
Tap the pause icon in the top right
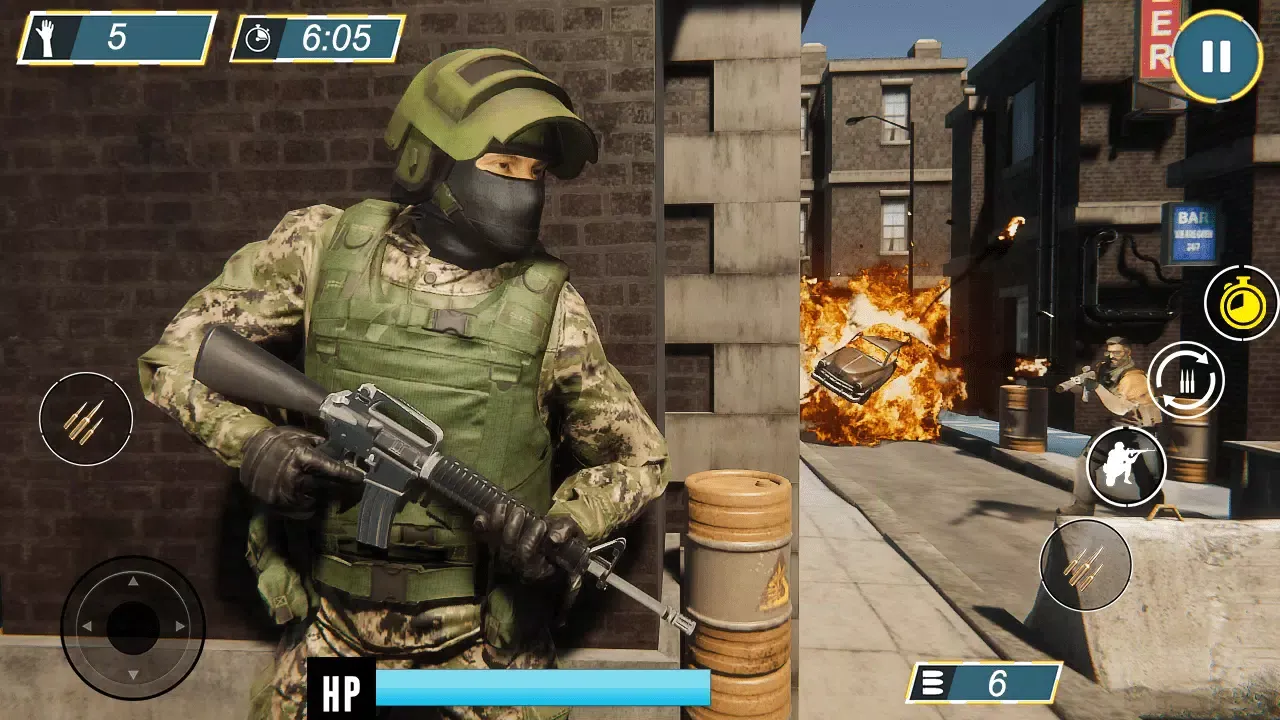(1216, 57)
